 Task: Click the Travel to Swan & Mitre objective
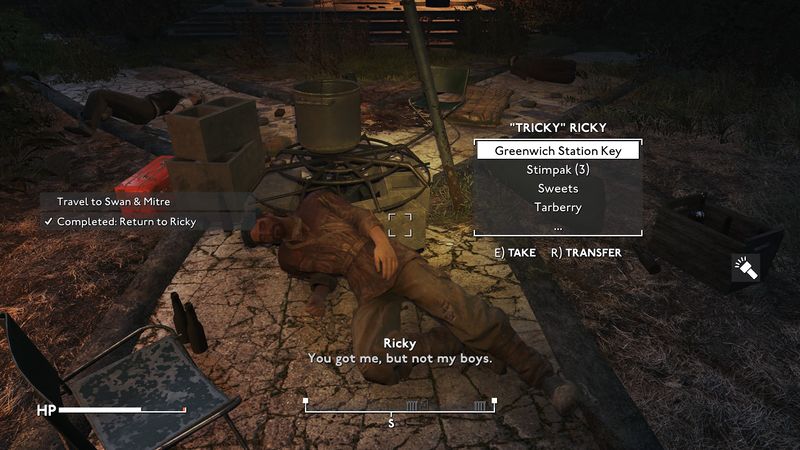pyautogui.click(x=113, y=202)
